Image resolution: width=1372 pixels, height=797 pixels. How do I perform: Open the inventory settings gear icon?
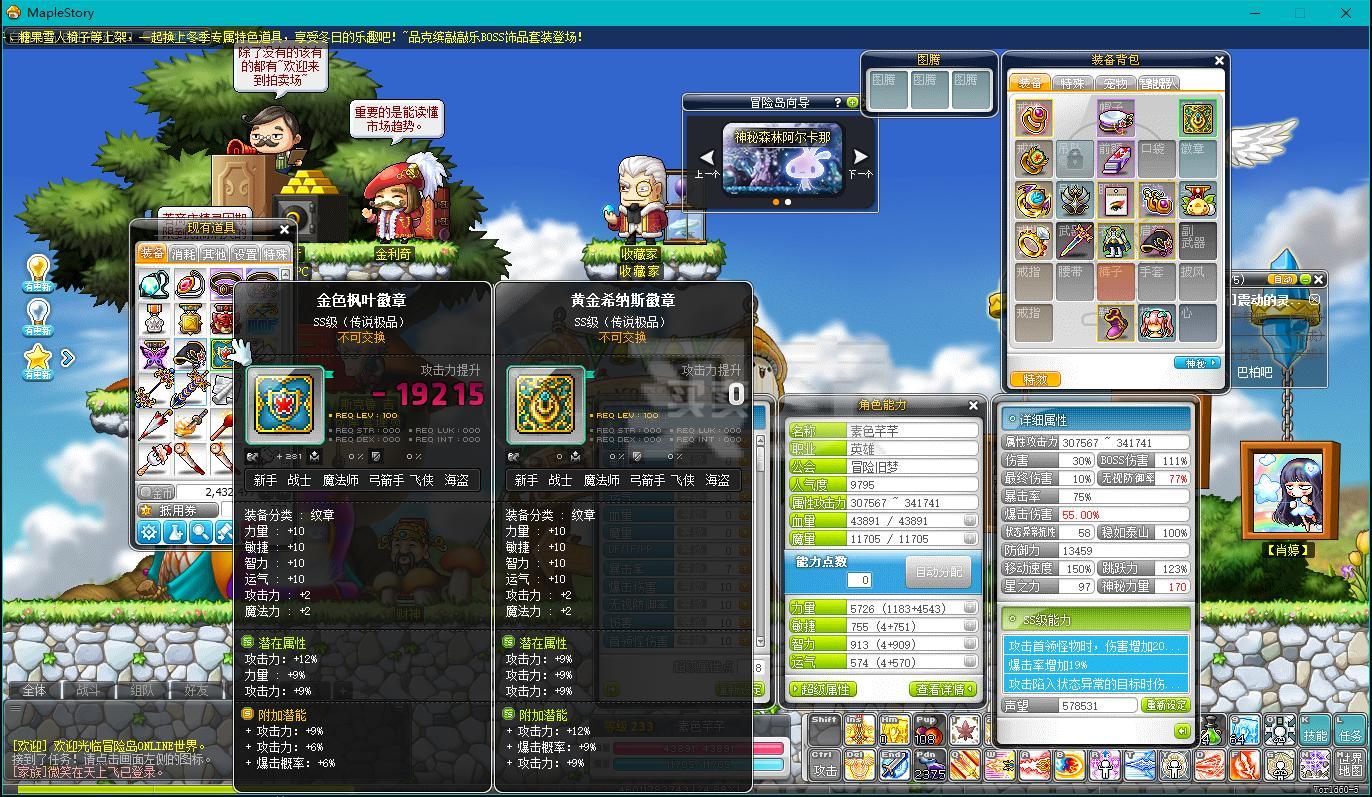[148, 531]
